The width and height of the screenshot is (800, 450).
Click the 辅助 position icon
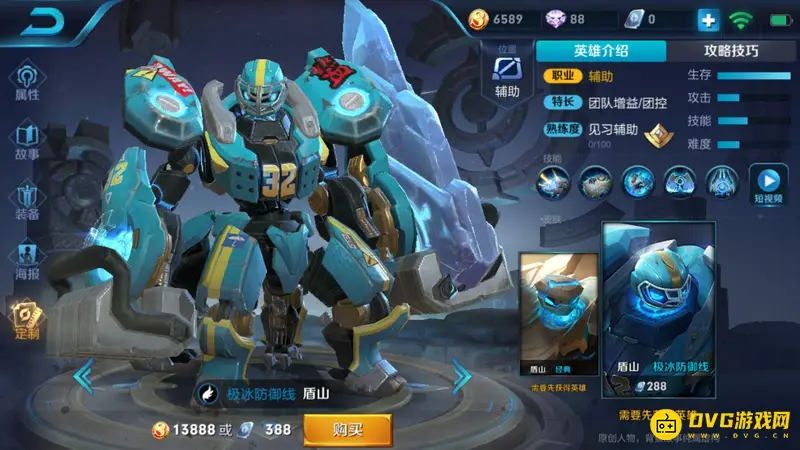(x=508, y=74)
